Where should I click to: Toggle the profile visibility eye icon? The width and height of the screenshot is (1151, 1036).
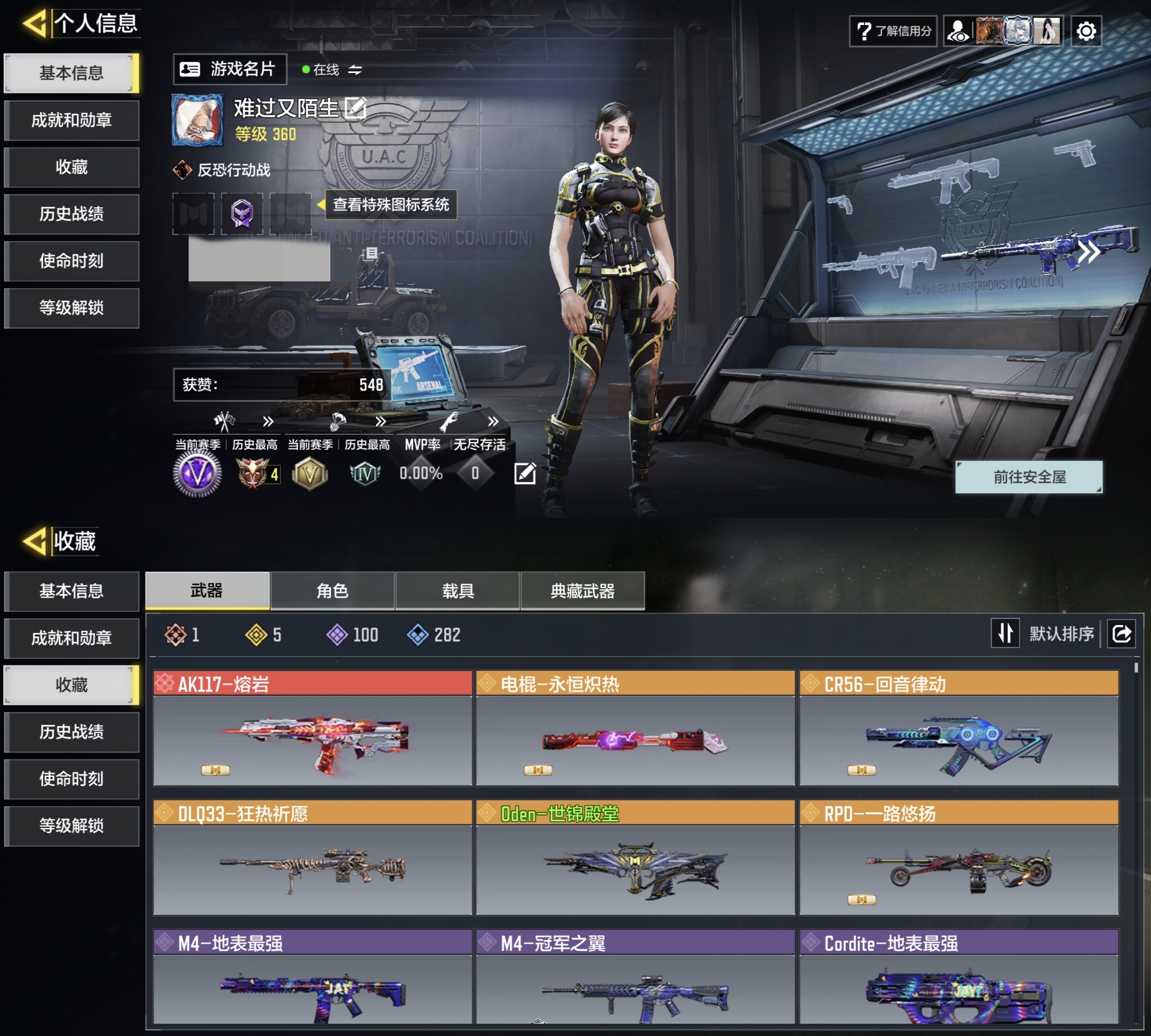coord(959,31)
